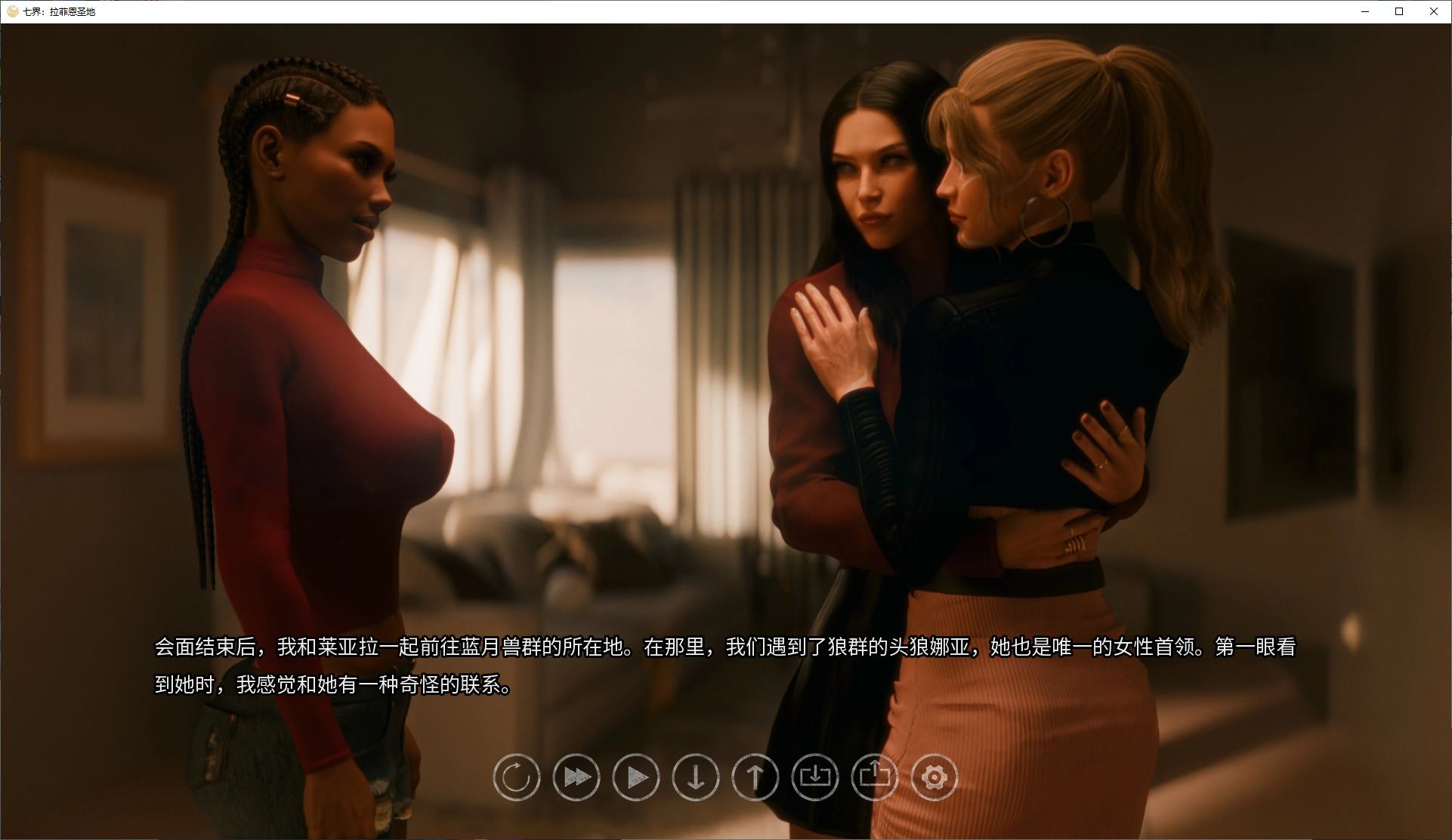Image resolution: width=1452 pixels, height=840 pixels.
Task: Open the save screen icon
Action: coord(815,777)
